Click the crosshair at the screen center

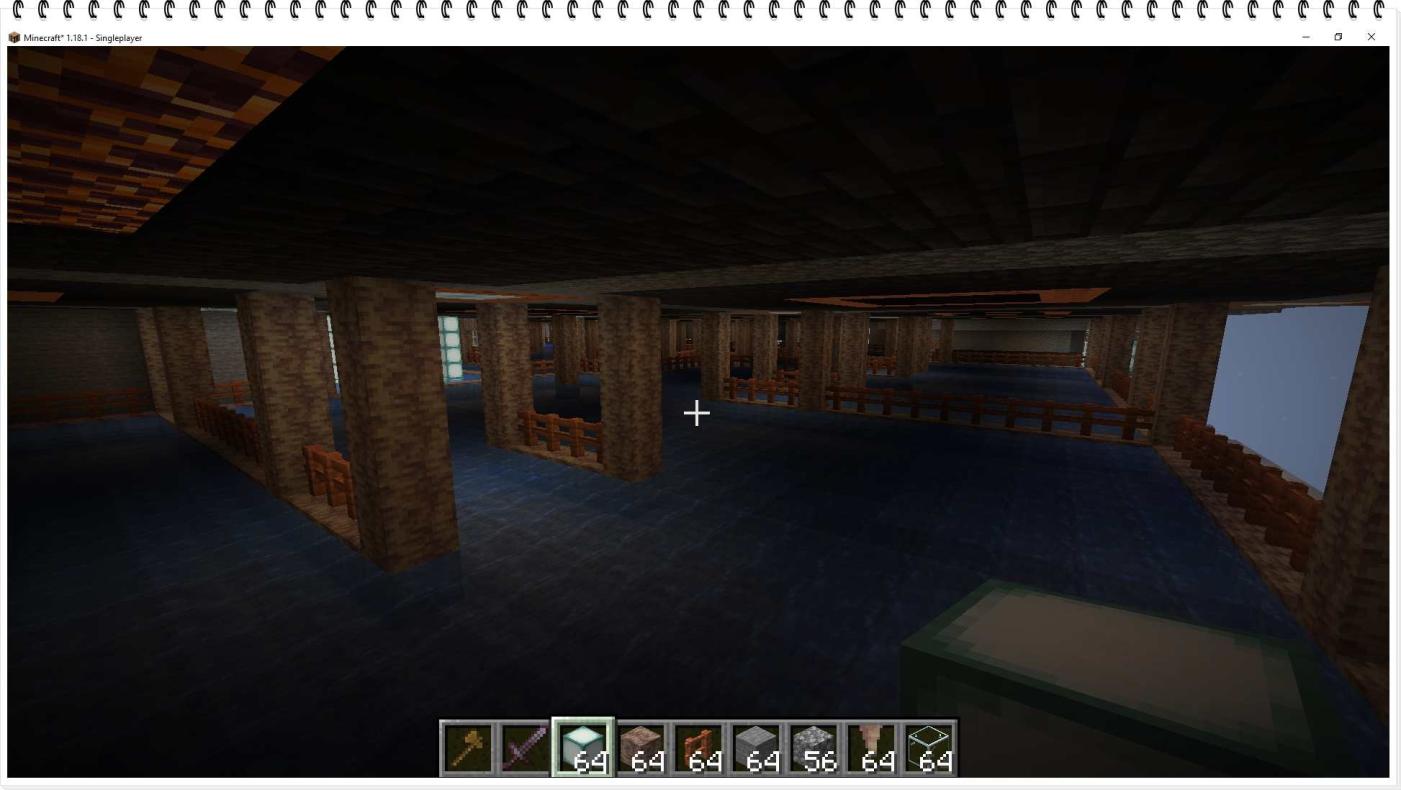[x=696, y=412]
